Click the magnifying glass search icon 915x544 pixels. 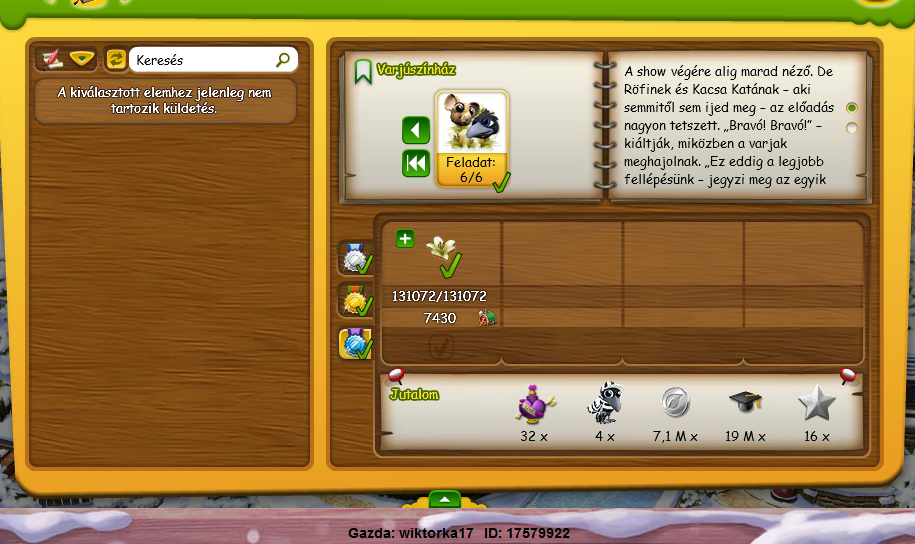coord(283,61)
